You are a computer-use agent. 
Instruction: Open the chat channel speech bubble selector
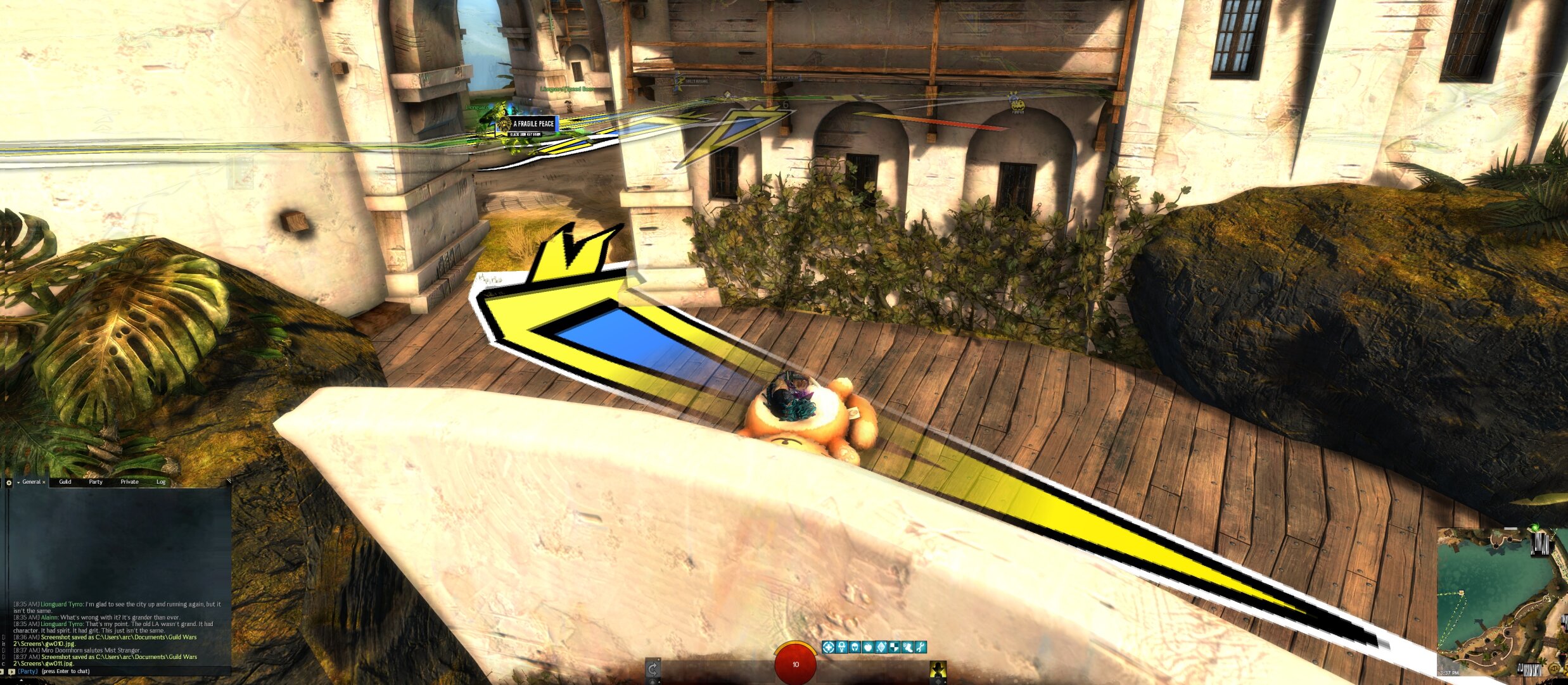[11, 671]
